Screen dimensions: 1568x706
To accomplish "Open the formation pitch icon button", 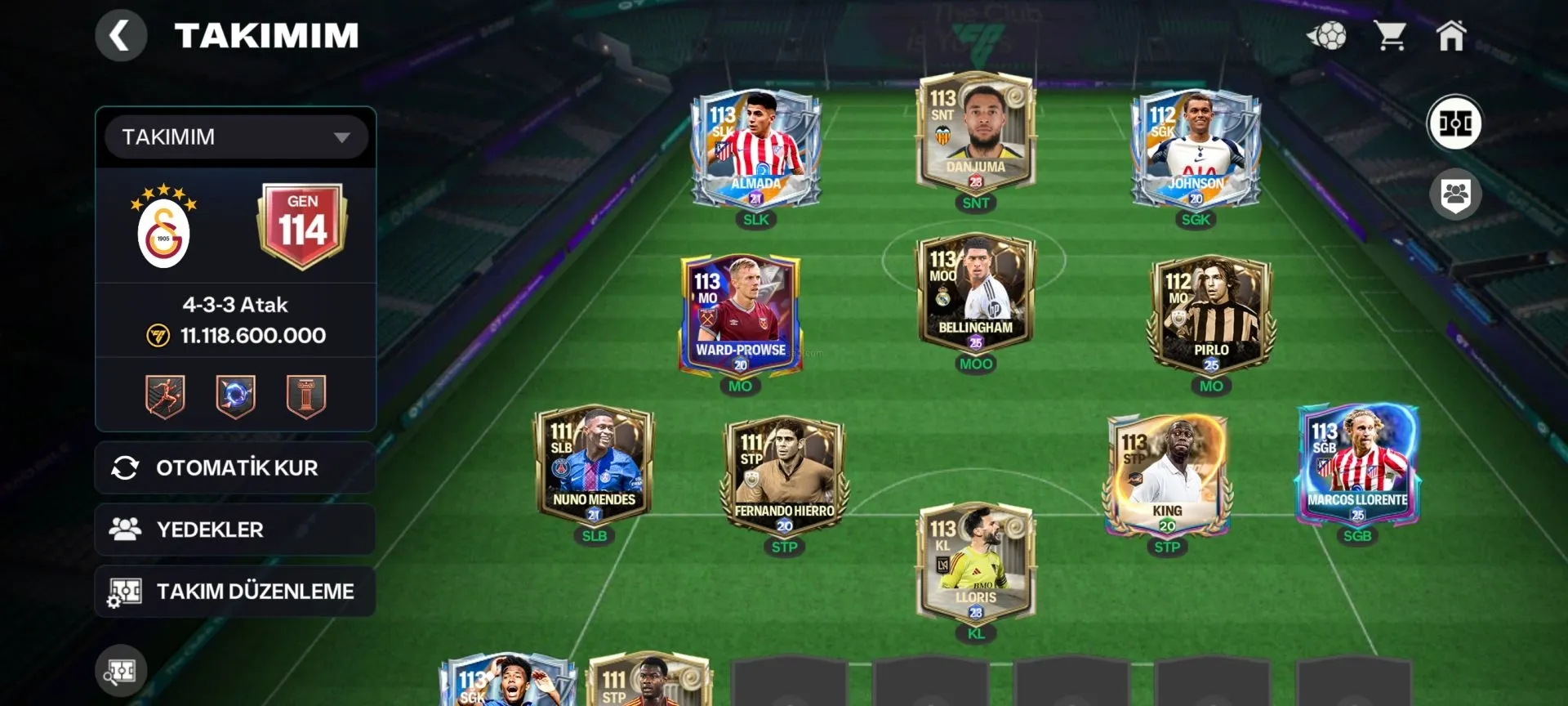I will click(x=1454, y=123).
